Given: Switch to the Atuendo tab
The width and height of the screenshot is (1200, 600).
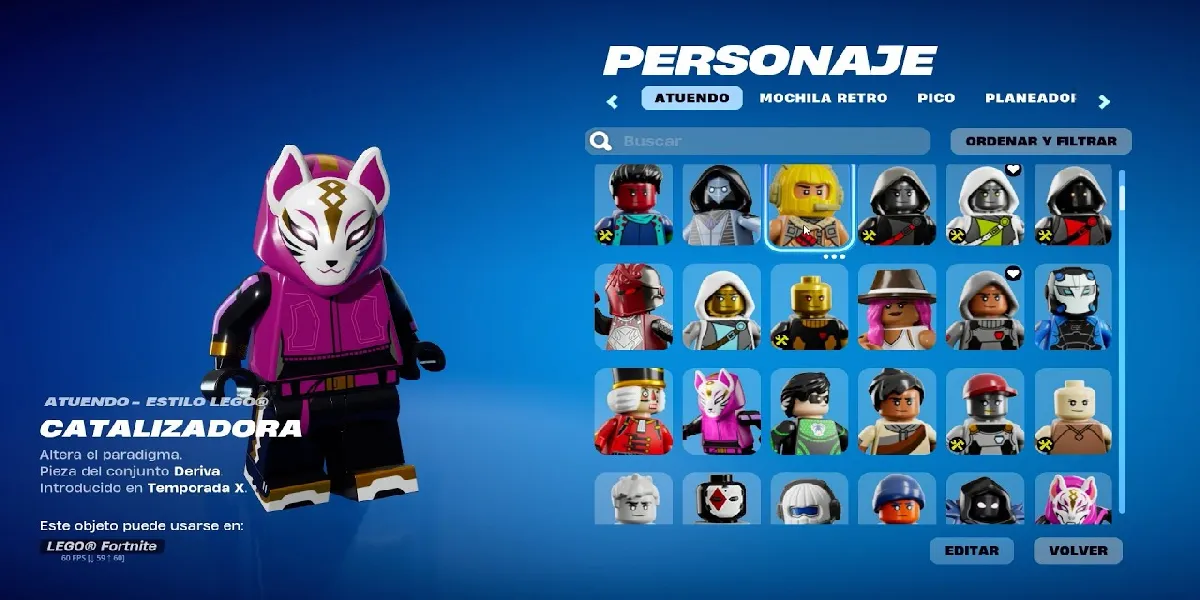Looking at the screenshot, I should pos(692,98).
